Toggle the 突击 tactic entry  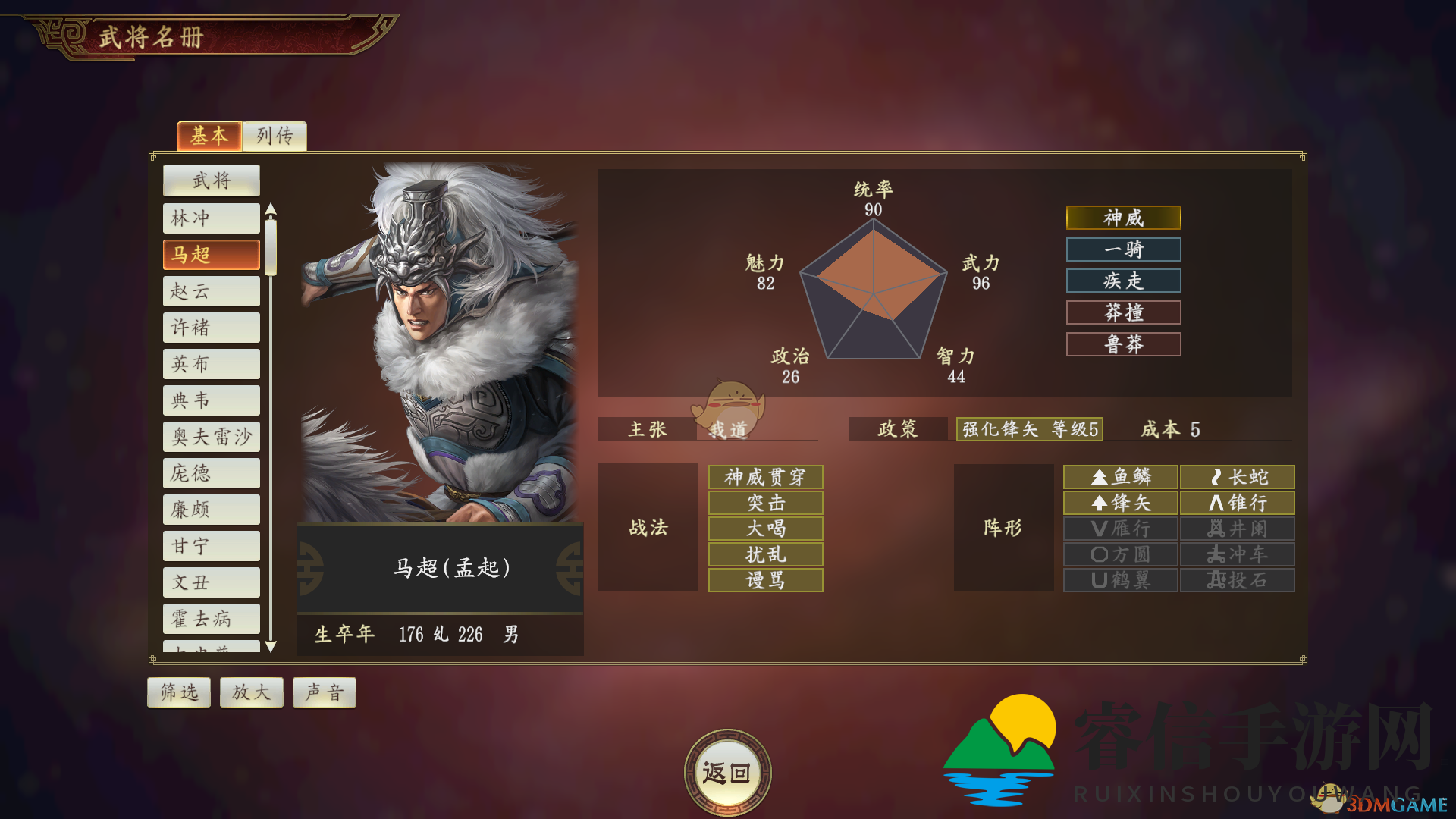[x=765, y=503]
